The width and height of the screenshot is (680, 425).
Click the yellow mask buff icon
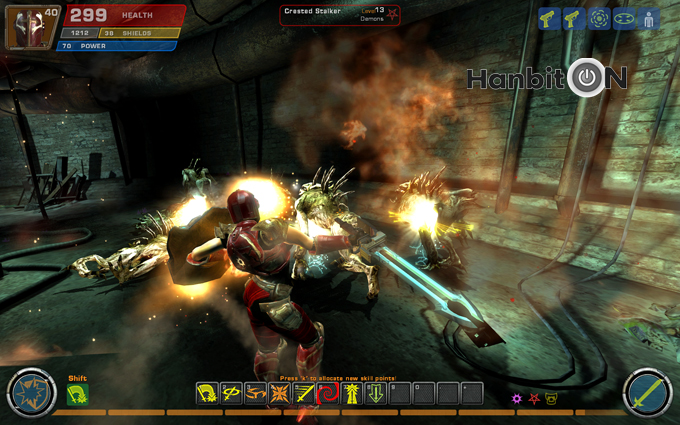551,399
